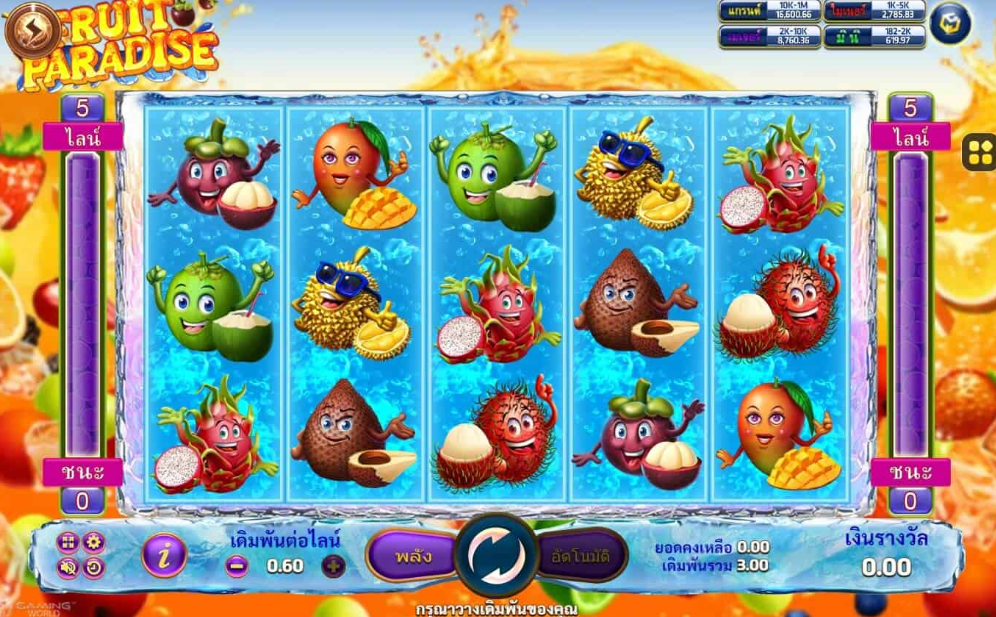Screen dimensions: 996x617
Task: Open the four-square grid icon beside the gear
Action: 68,542
